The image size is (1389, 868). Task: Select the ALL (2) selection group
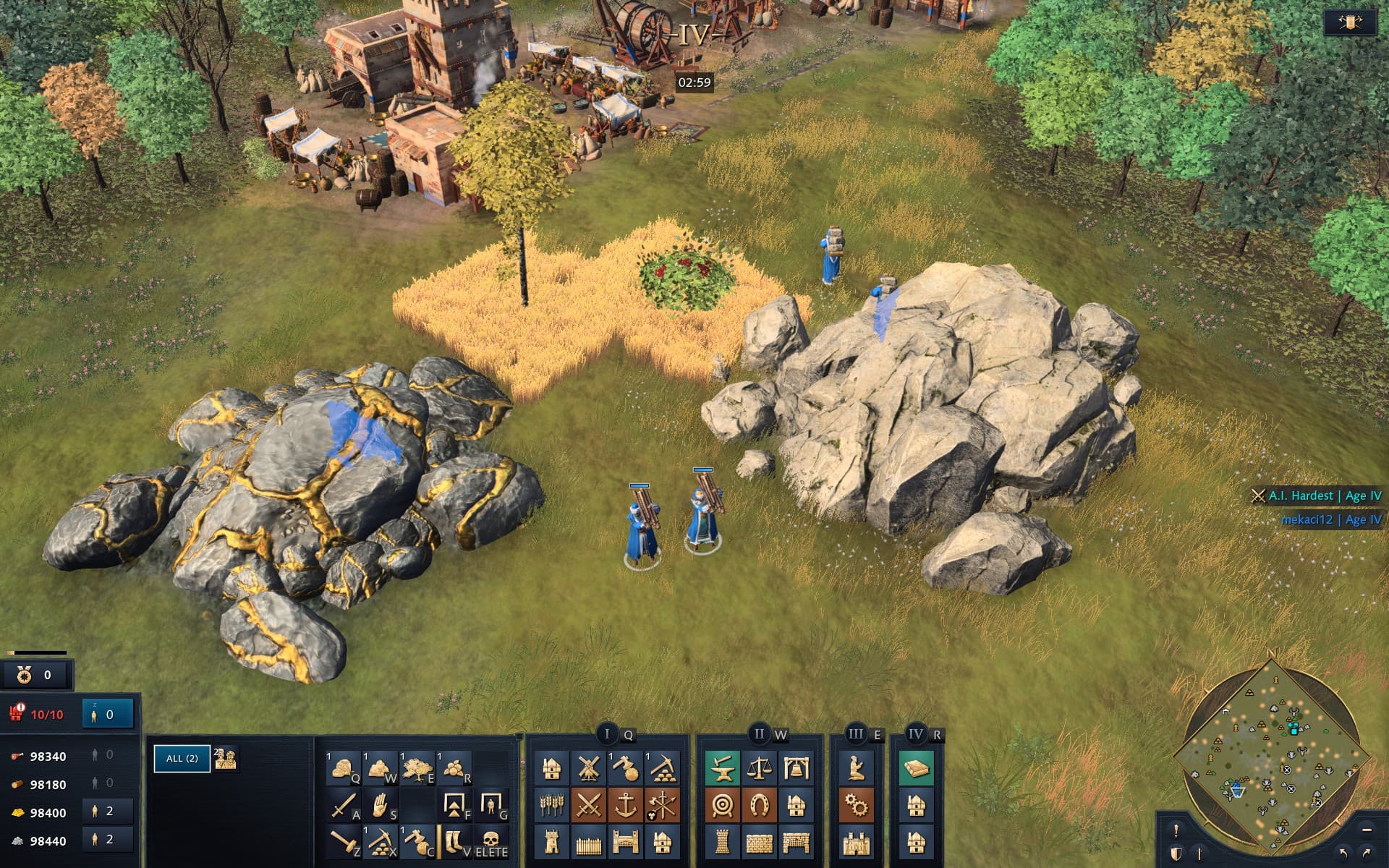182,758
